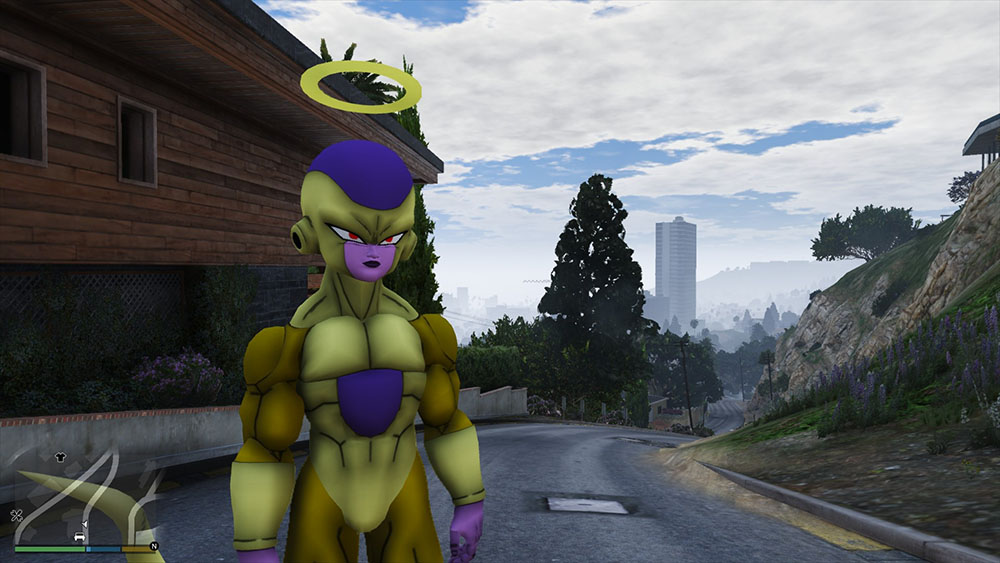1000x563 pixels.
Task: Click the north compass indicator
Action: pos(154,547)
